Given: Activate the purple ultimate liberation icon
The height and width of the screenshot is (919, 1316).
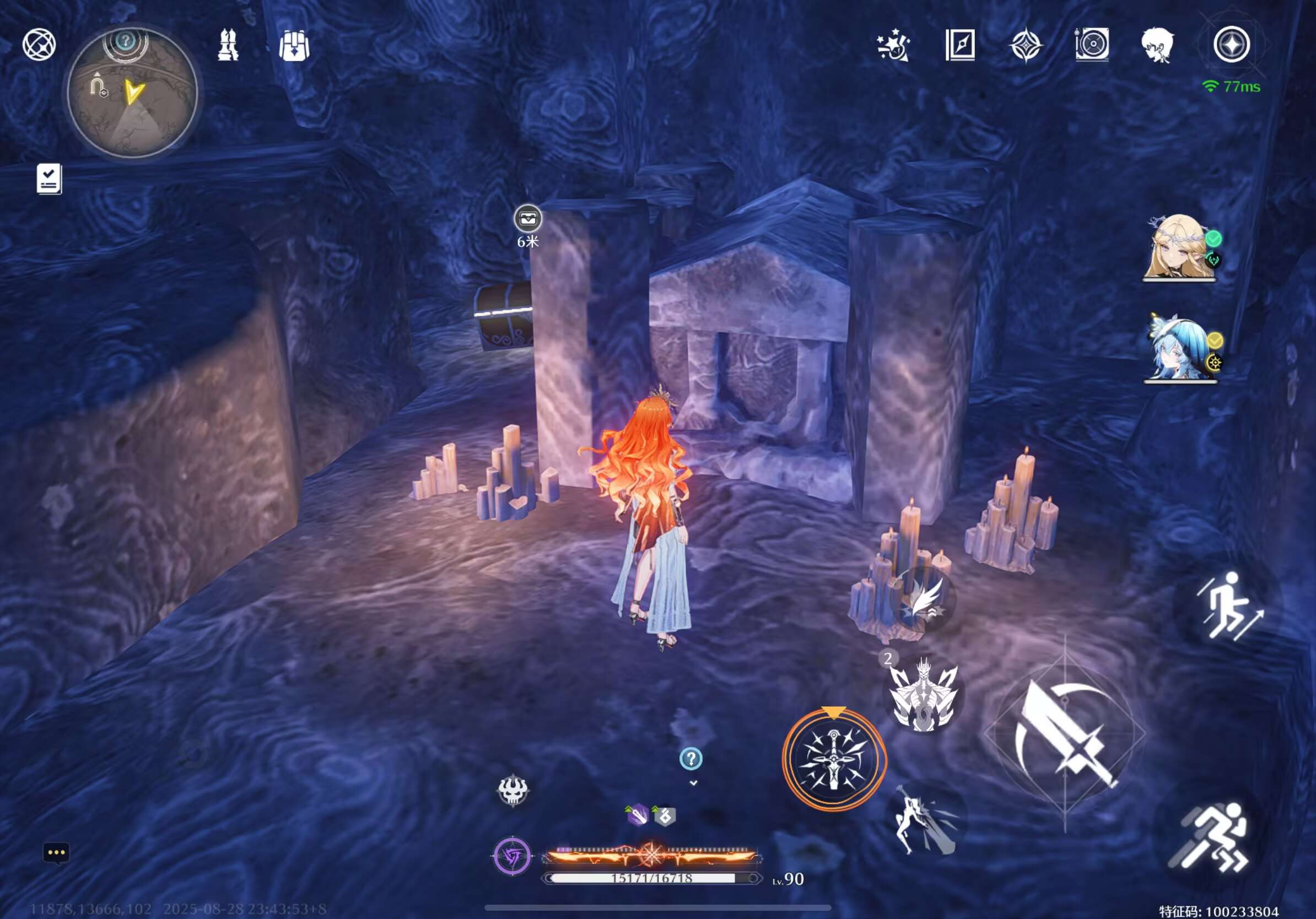Looking at the screenshot, I should pos(513,857).
